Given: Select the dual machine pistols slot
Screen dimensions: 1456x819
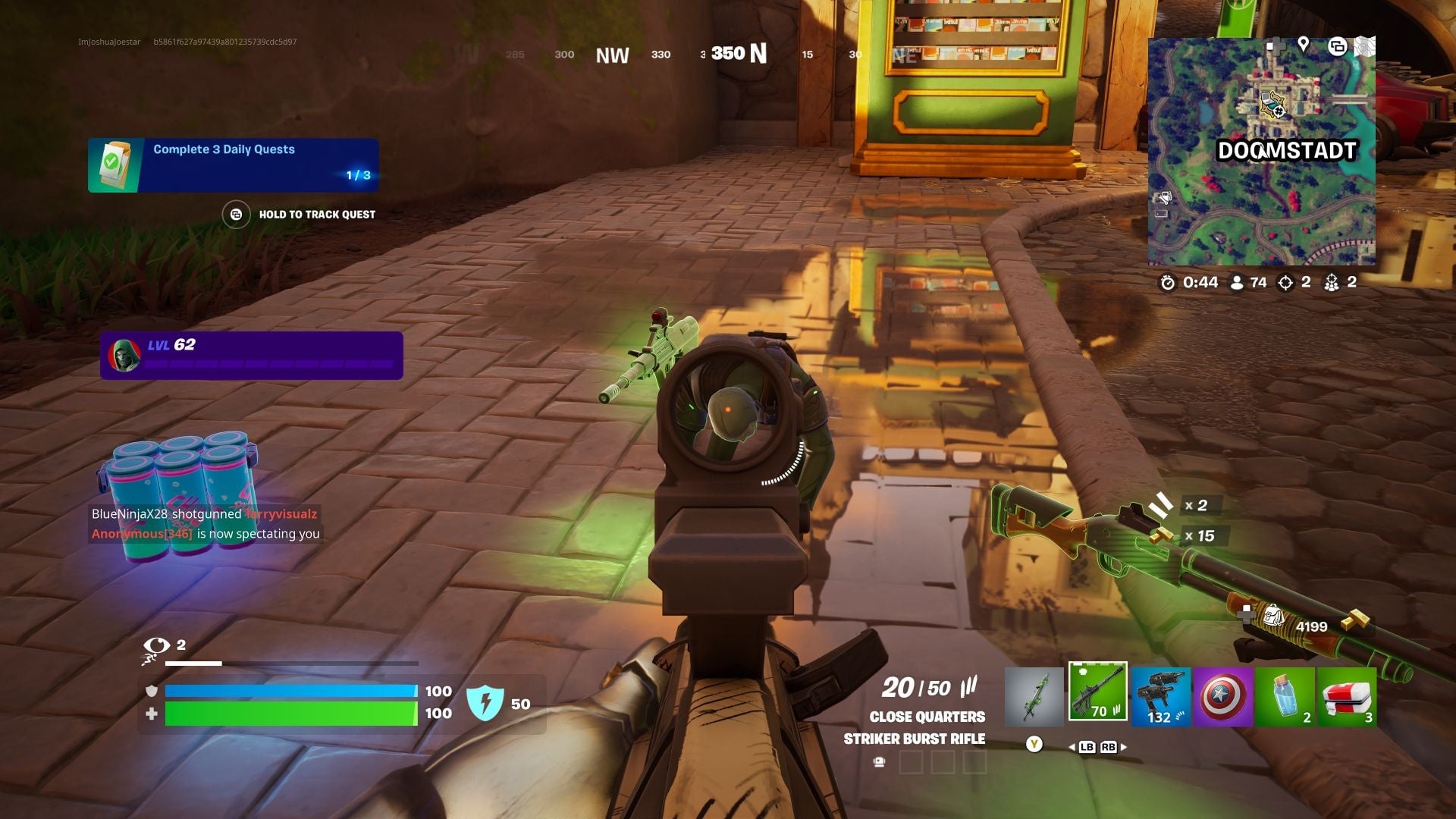Looking at the screenshot, I should tap(1160, 696).
